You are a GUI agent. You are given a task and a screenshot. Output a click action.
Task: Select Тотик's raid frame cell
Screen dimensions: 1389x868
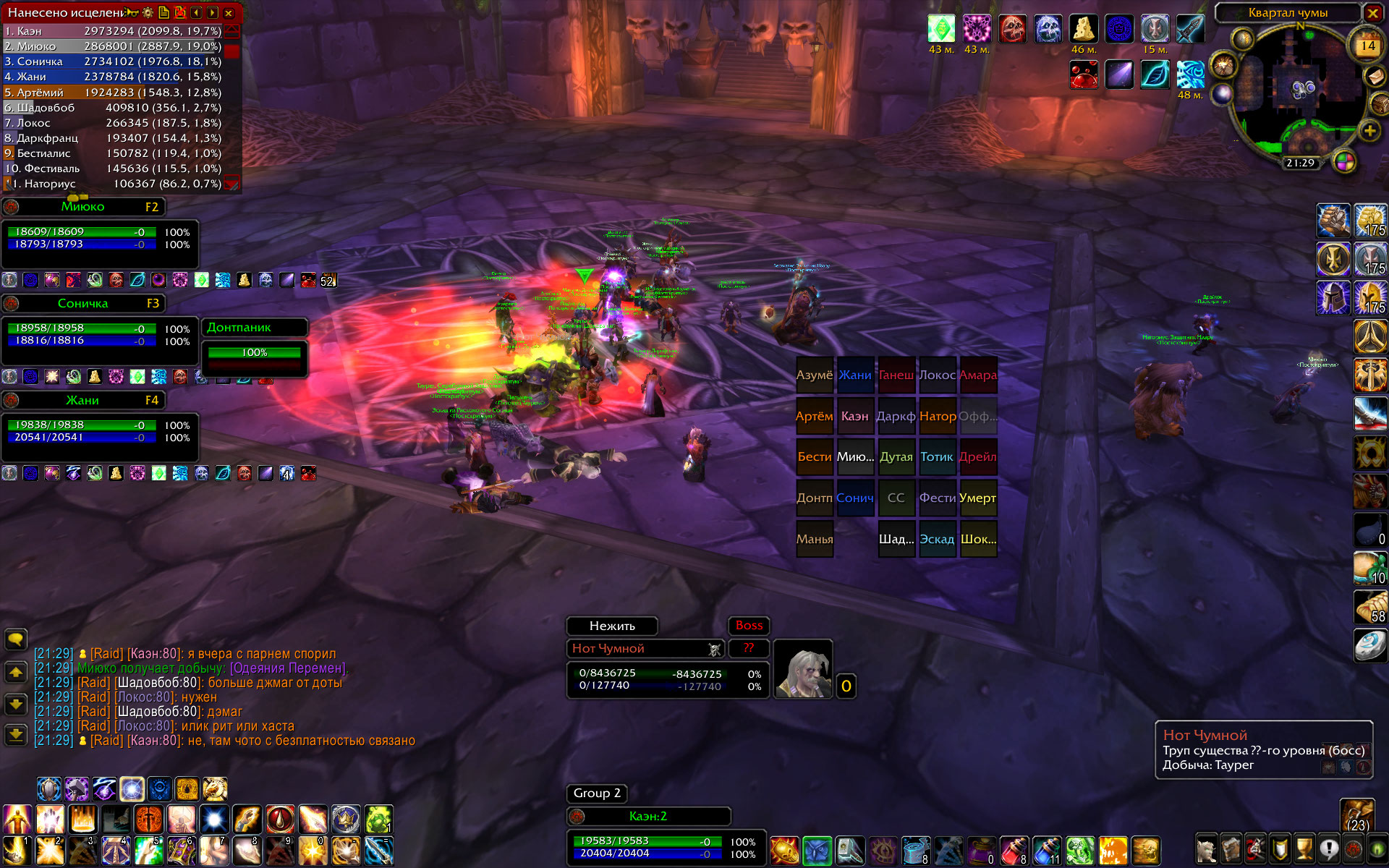click(x=937, y=457)
